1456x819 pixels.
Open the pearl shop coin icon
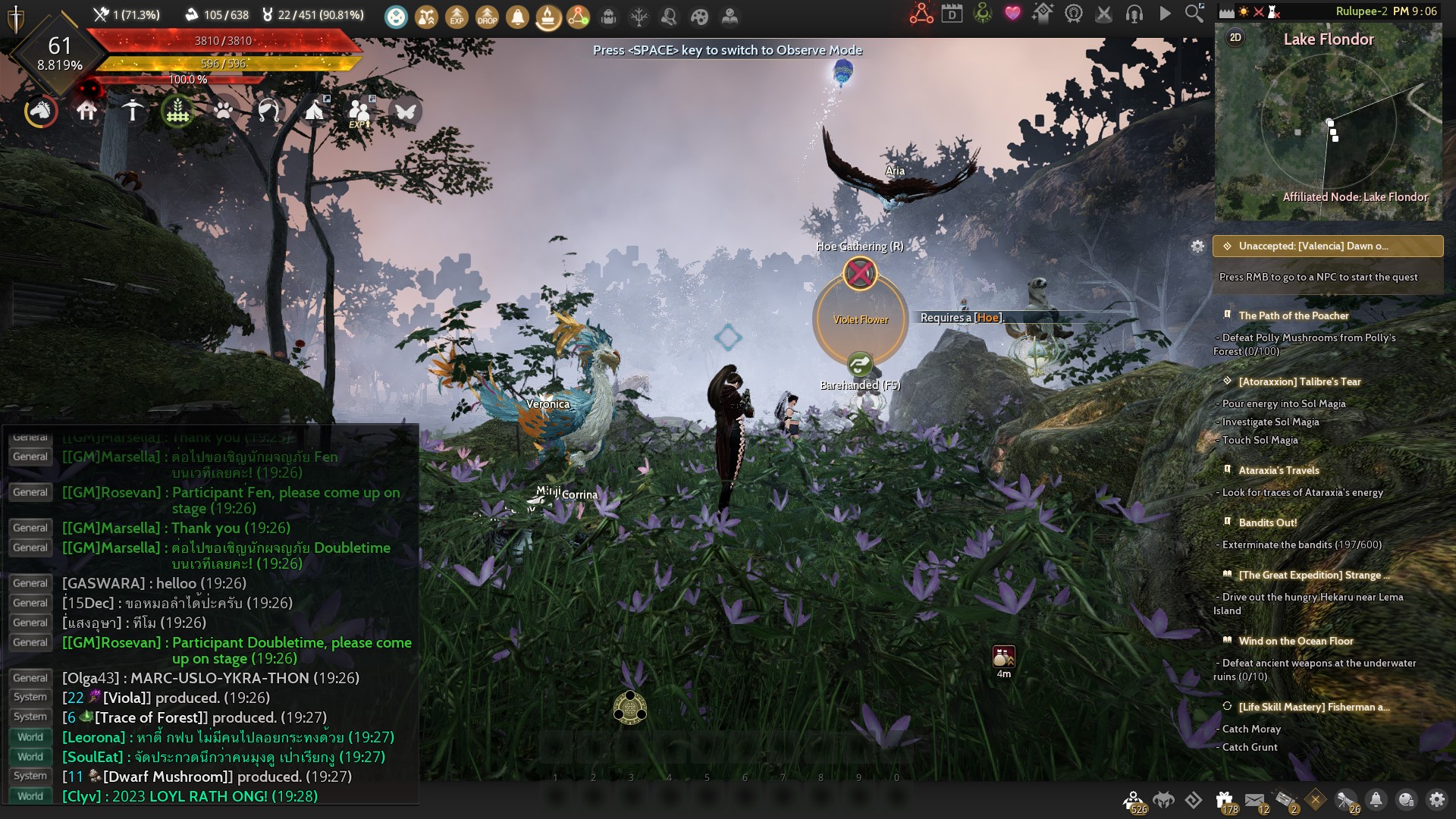point(1408,800)
